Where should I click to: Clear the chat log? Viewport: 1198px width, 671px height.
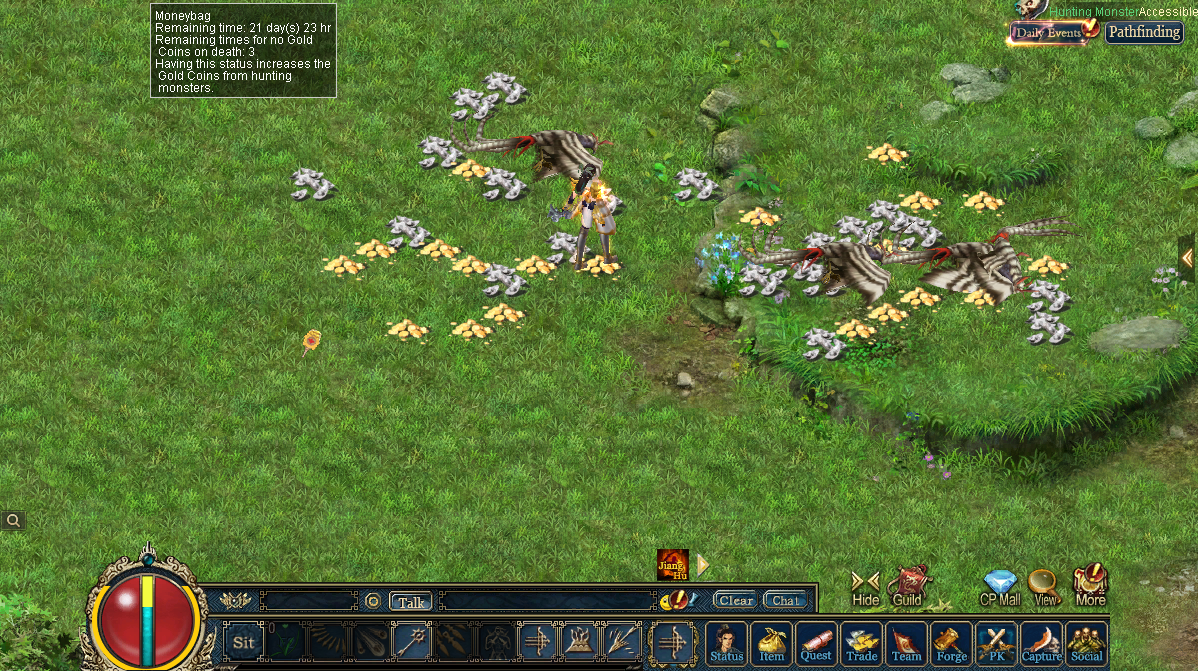[735, 600]
